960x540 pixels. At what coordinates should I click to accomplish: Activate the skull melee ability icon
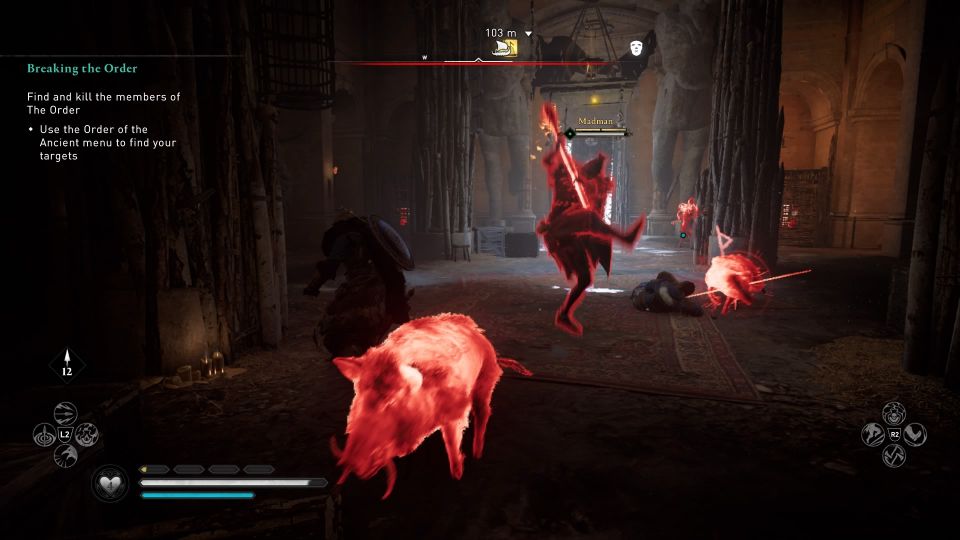click(894, 412)
